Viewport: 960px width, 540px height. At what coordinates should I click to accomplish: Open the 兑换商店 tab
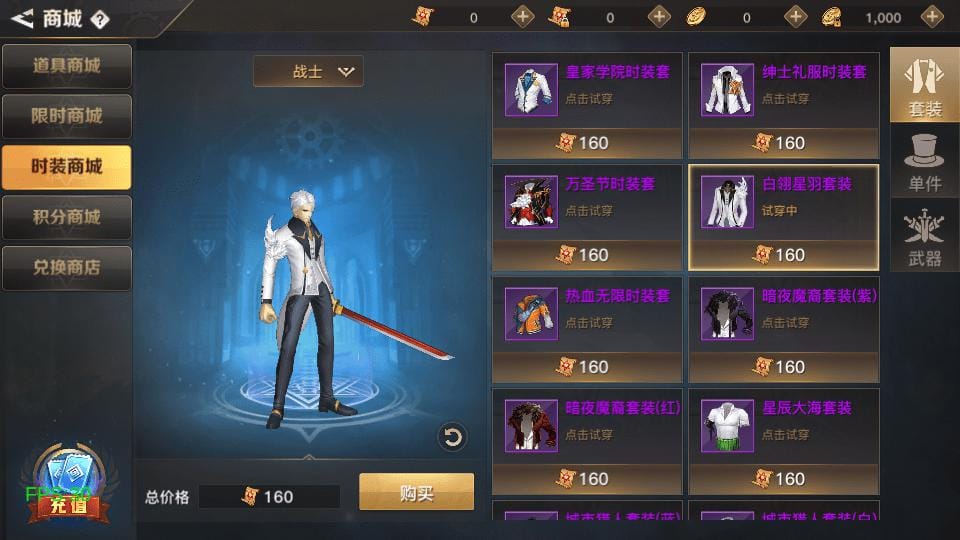tap(67, 268)
